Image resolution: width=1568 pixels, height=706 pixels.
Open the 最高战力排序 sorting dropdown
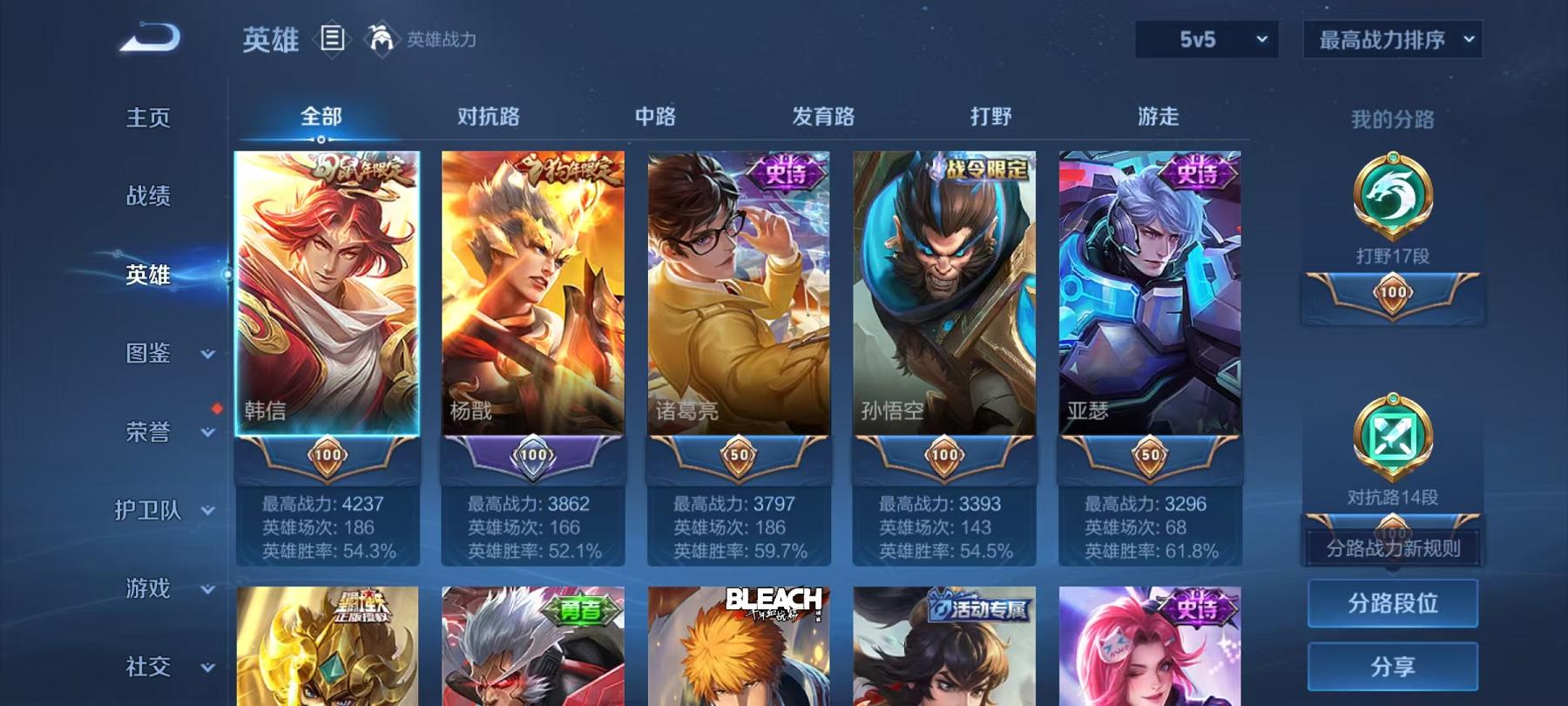coord(1391,40)
